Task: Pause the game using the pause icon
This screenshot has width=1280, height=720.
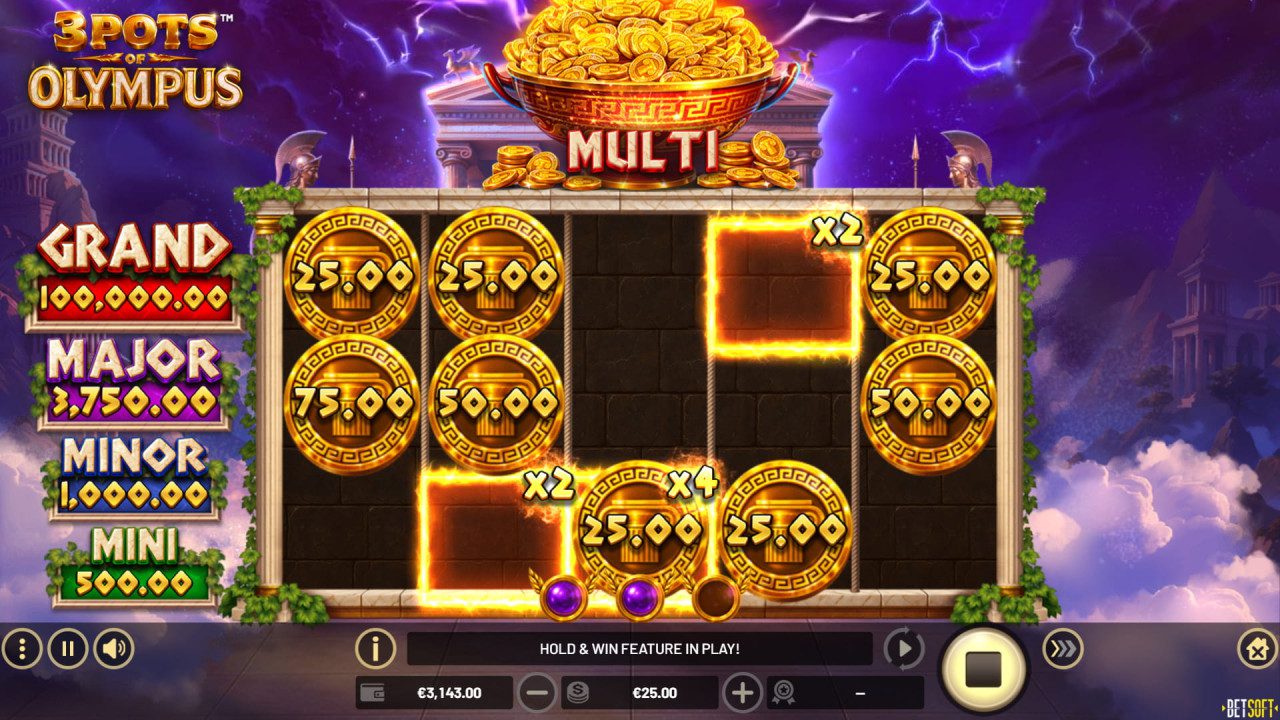Action: coord(66,647)
